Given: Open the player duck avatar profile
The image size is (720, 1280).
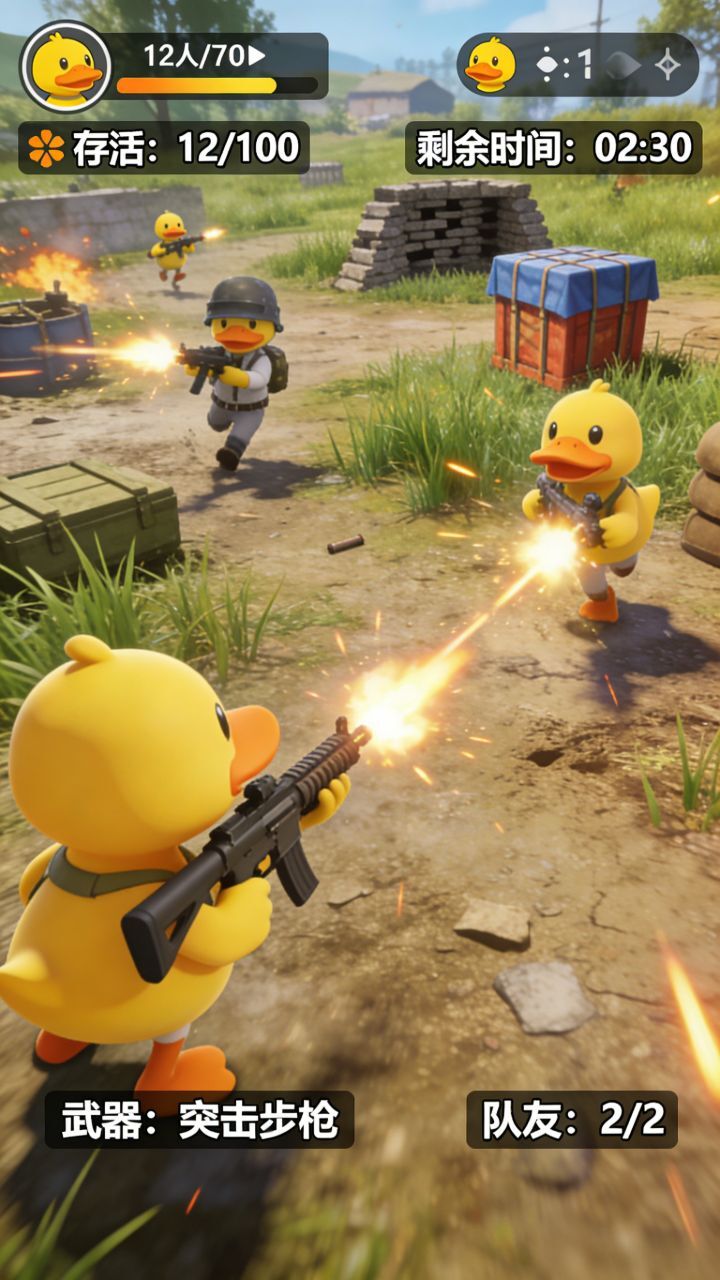Looking at the screenshot, I should 66,67.
